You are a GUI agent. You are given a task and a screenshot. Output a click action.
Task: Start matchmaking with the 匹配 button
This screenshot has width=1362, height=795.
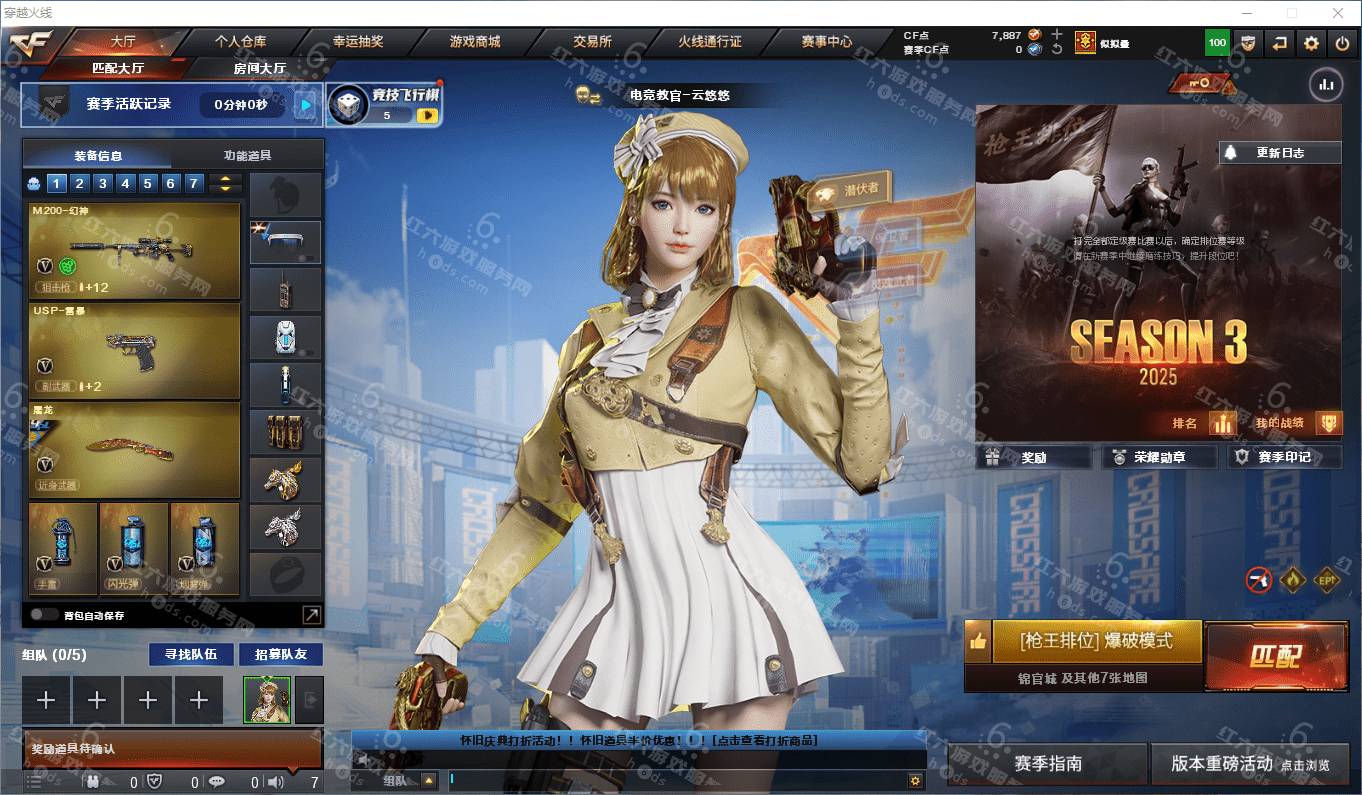tap(1275, 656)
